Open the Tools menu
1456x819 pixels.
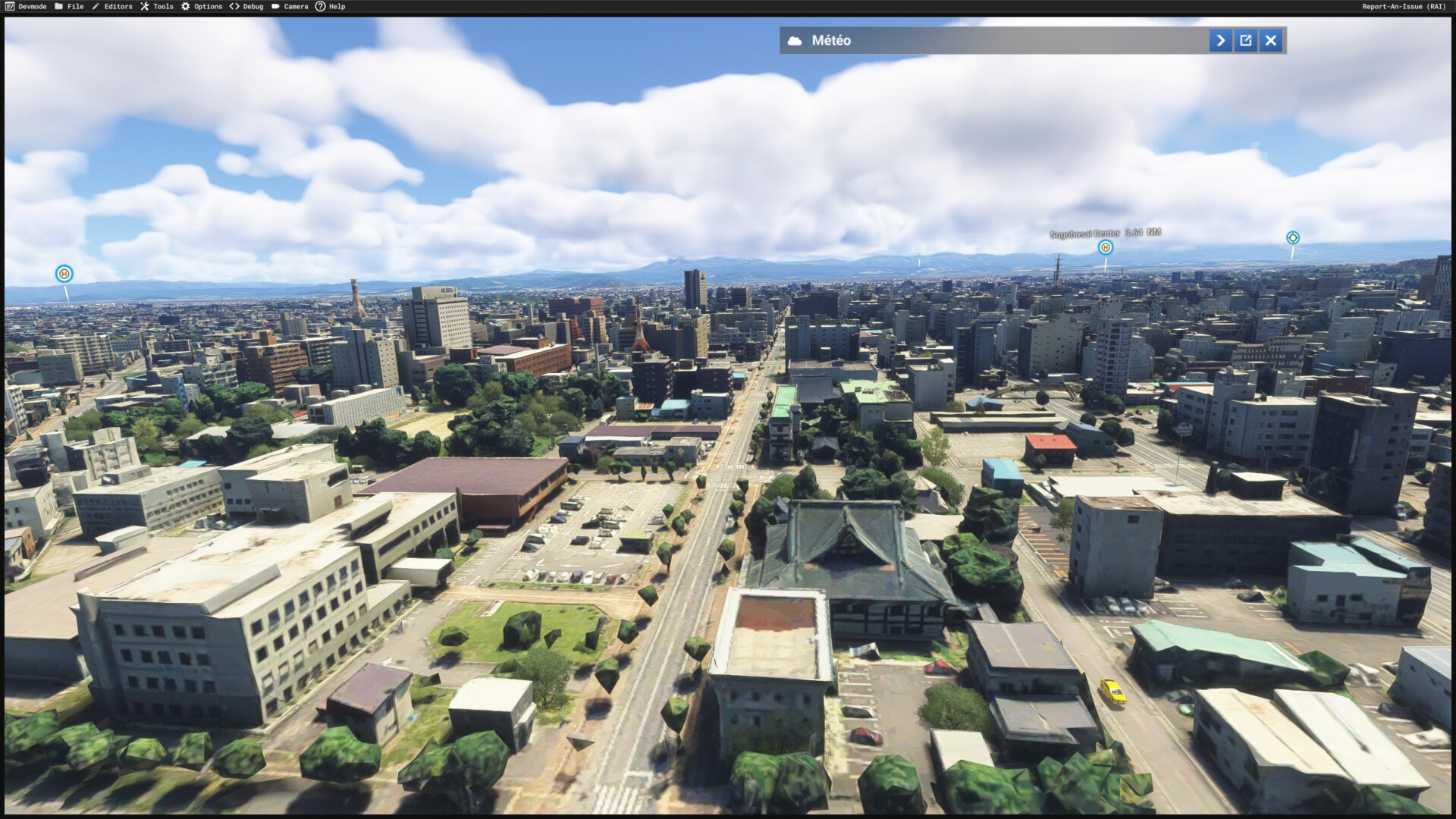tap(157, 7)
